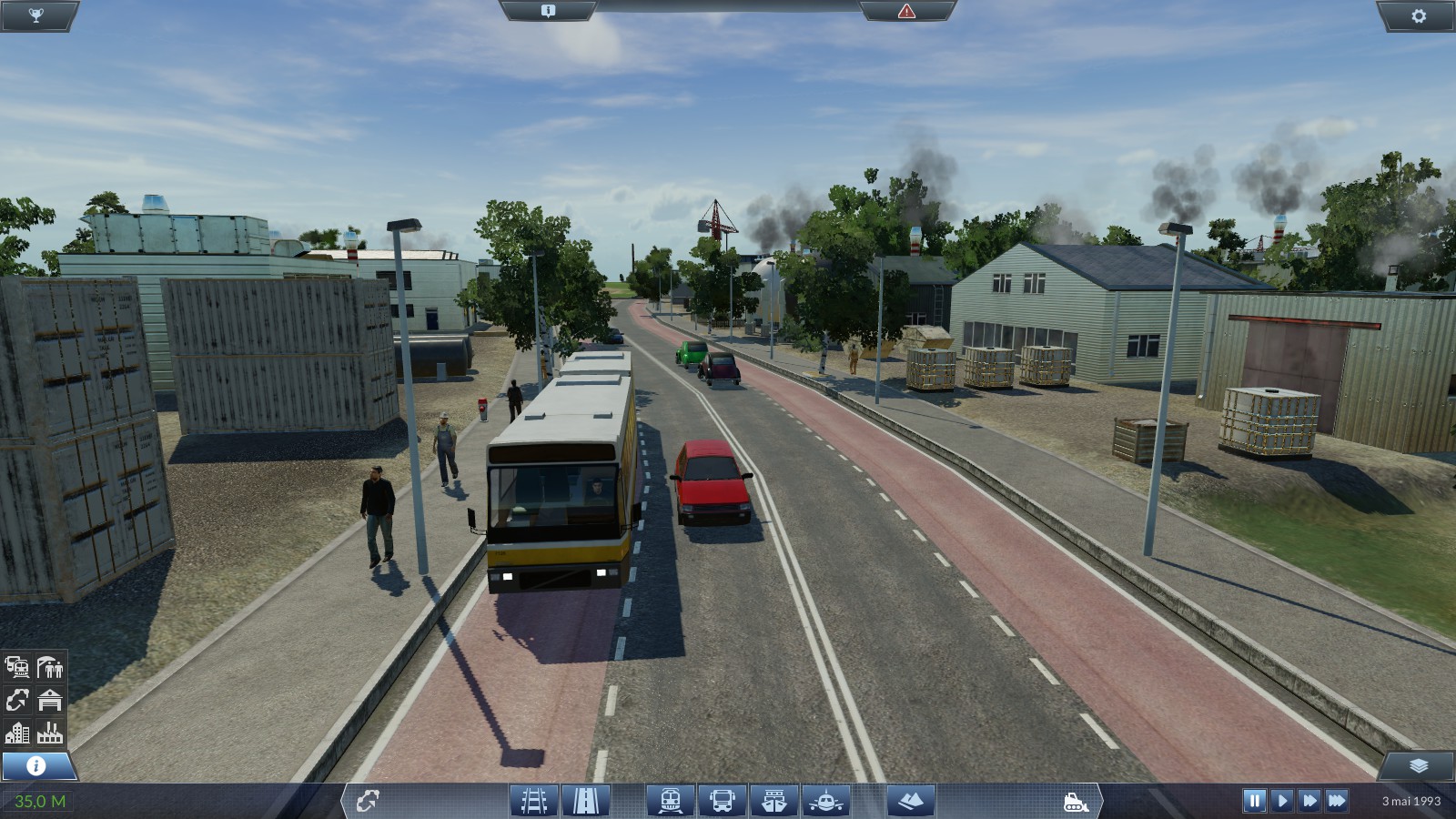Set game to normal play speed
The width and height of the screenshot is (1456, 819).
1282,801
